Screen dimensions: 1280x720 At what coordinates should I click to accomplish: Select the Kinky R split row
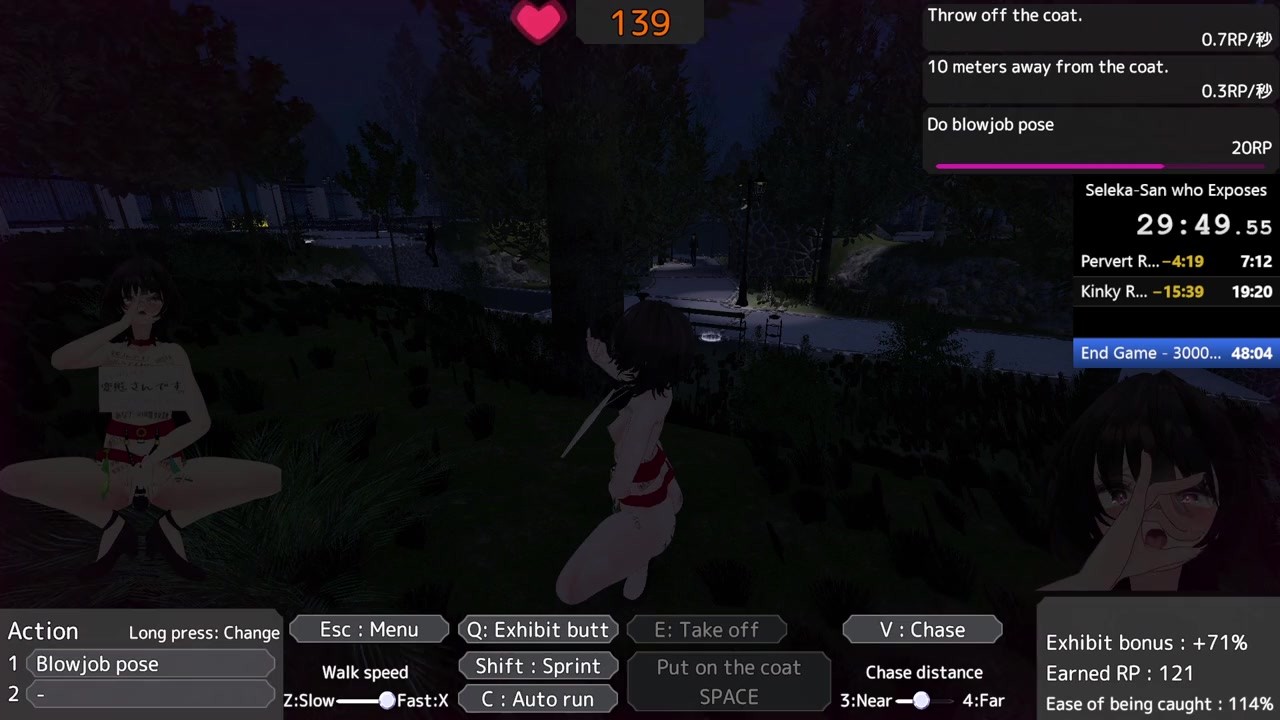pos(1176,292)
